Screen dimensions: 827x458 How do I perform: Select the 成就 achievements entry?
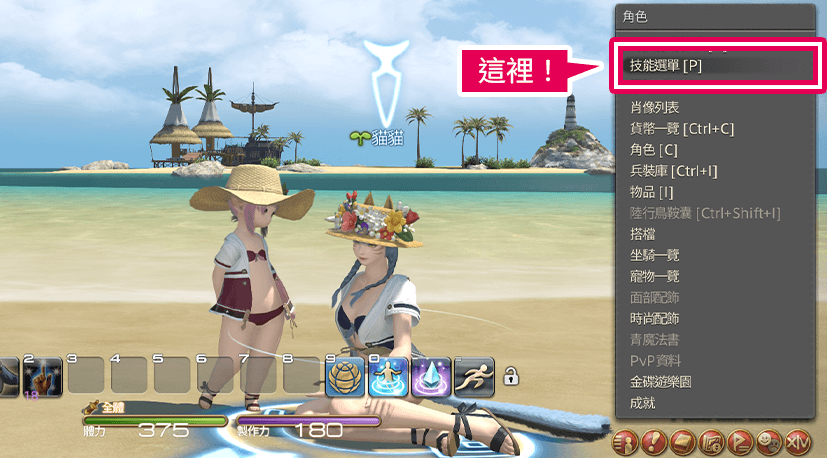tap(643, 403)
